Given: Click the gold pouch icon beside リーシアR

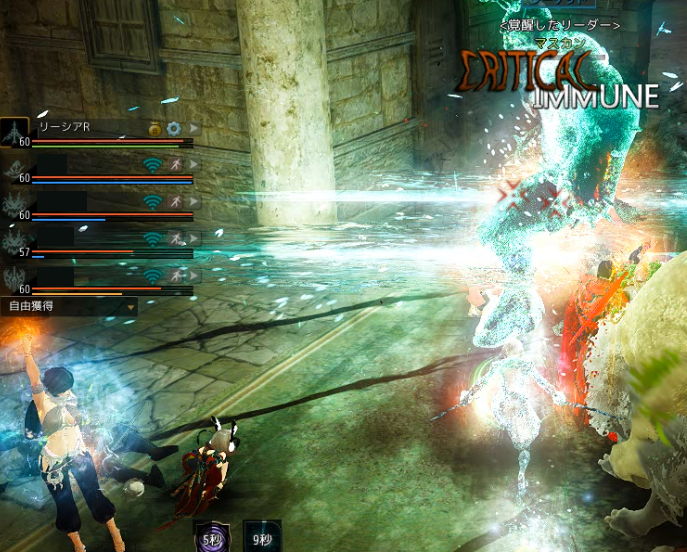Looking at the screenshot, I should 156,129.
